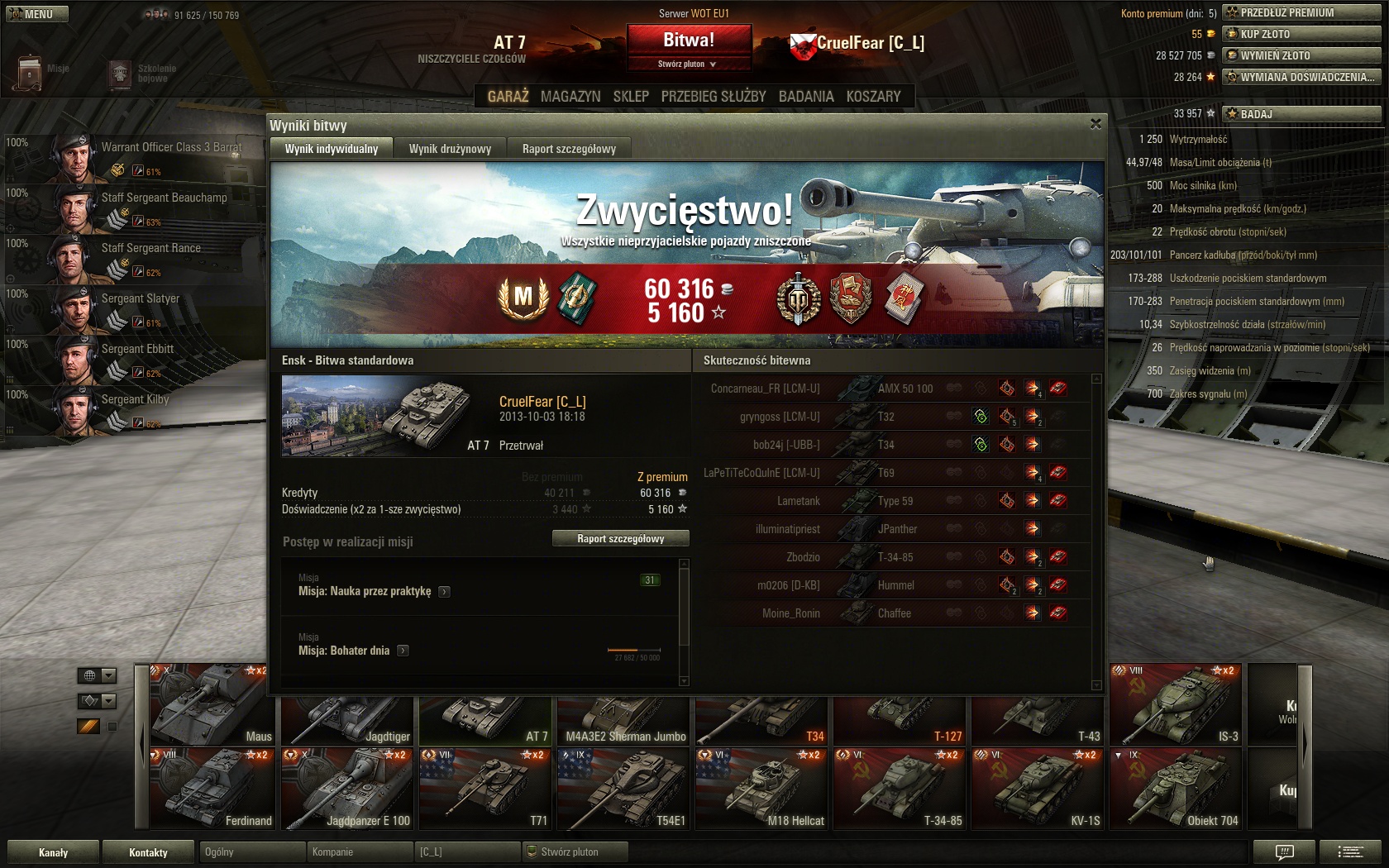Close the Wyniki bitwy results window
The width and height of the screenshot is (1389, 868).
(x=1095, y=124)
